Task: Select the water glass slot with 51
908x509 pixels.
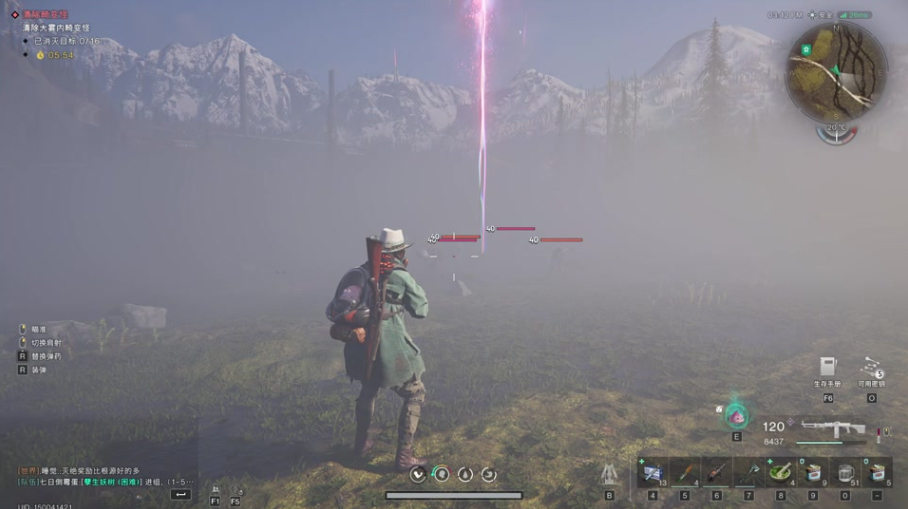Action: [x=845, y=472]
